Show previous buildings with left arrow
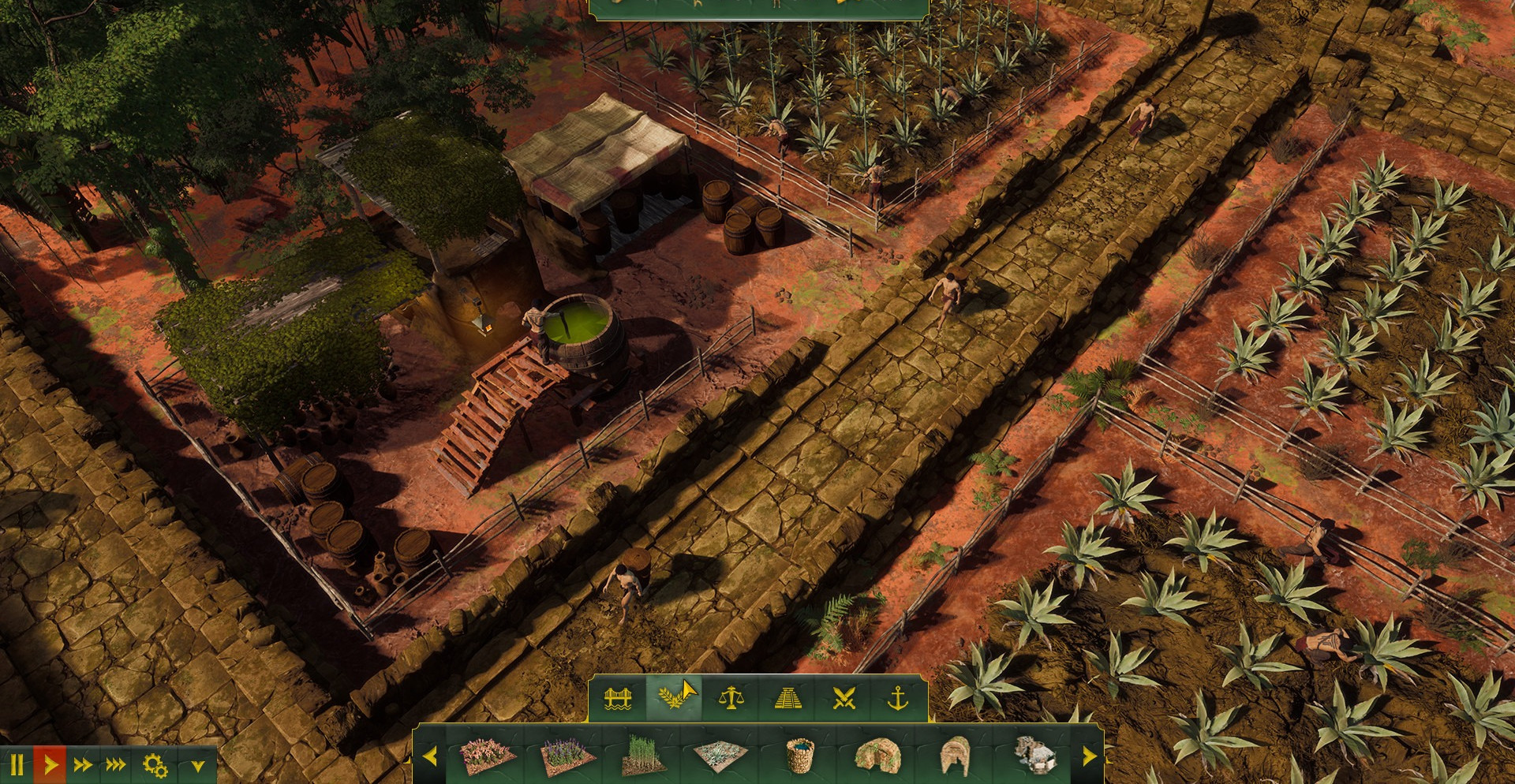The height and width of the screenshot is (784, 1515). coord(430,757)
